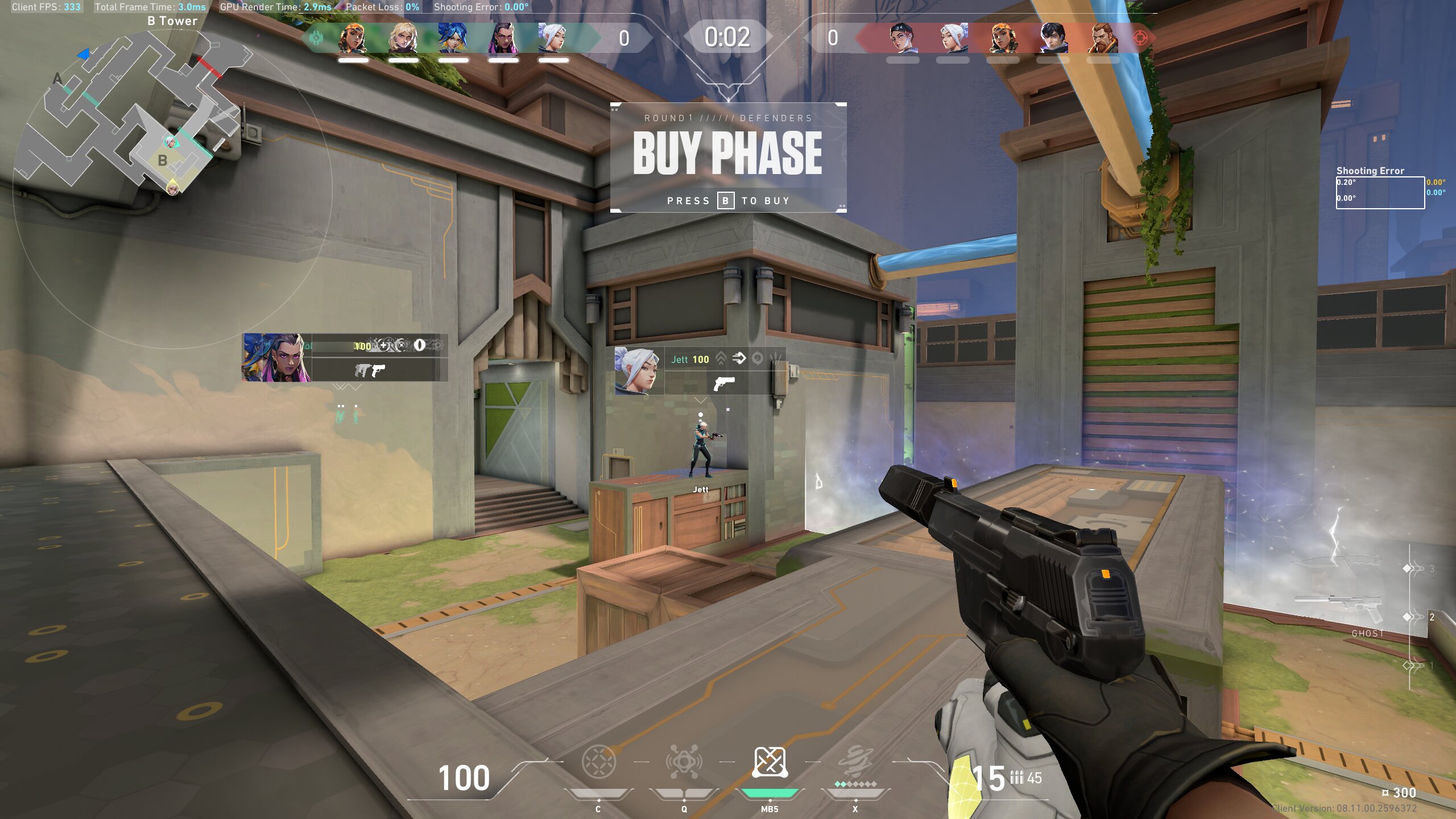Click the Shooting Error graph box

tap(1380, 193)
